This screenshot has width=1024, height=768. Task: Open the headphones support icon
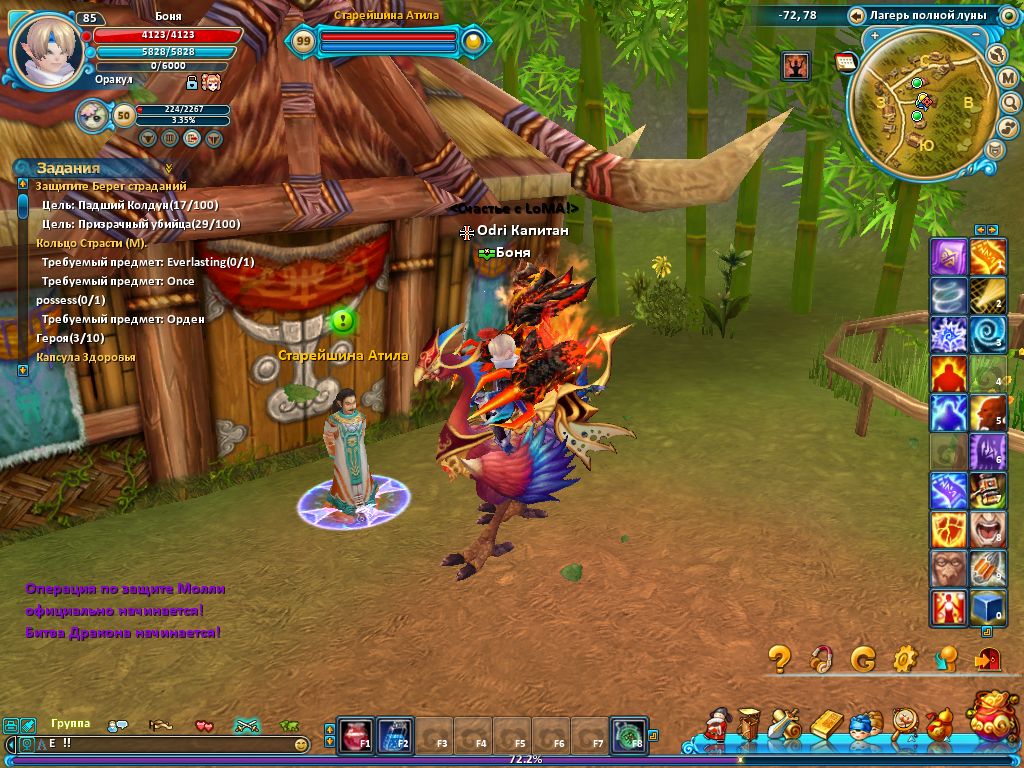point(821,658)
